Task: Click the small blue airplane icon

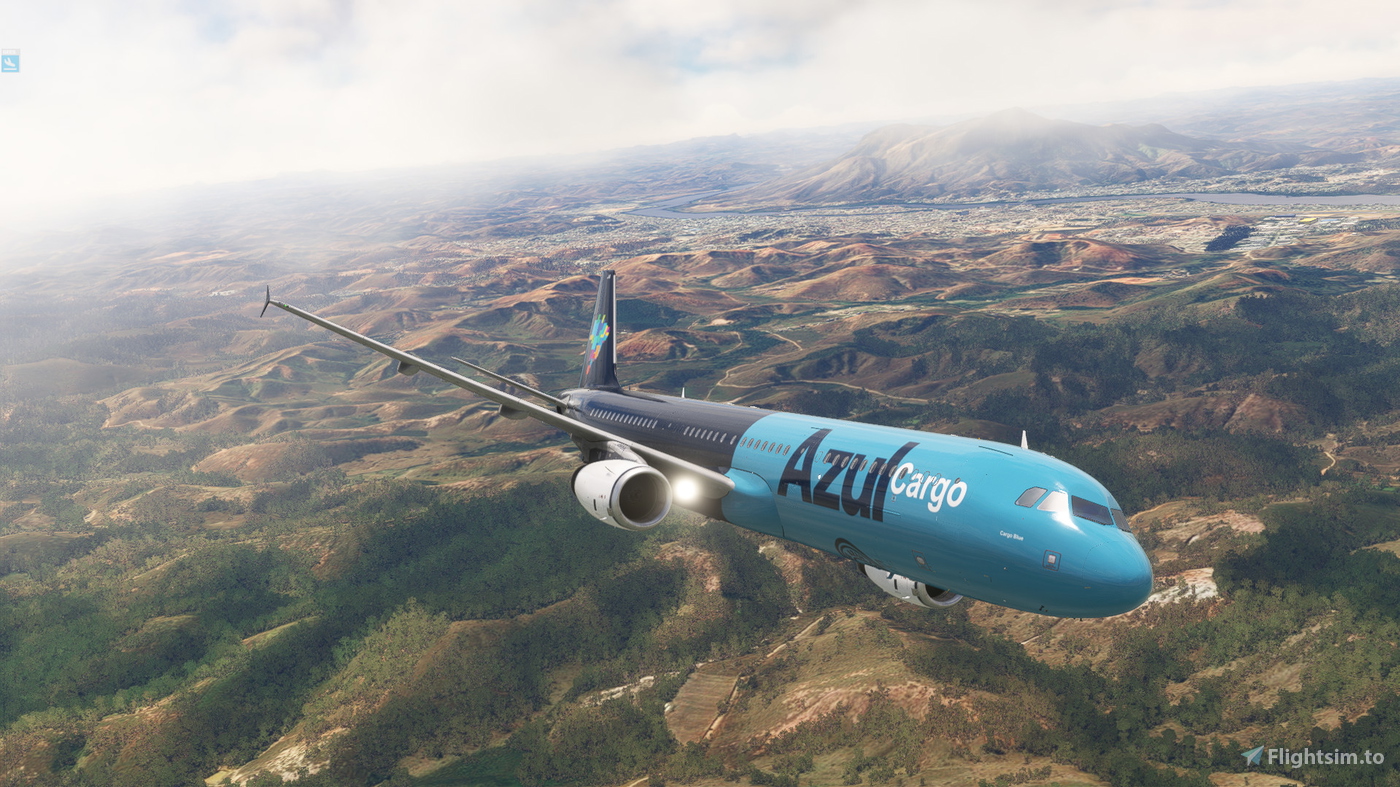Action: click(10, 61)
